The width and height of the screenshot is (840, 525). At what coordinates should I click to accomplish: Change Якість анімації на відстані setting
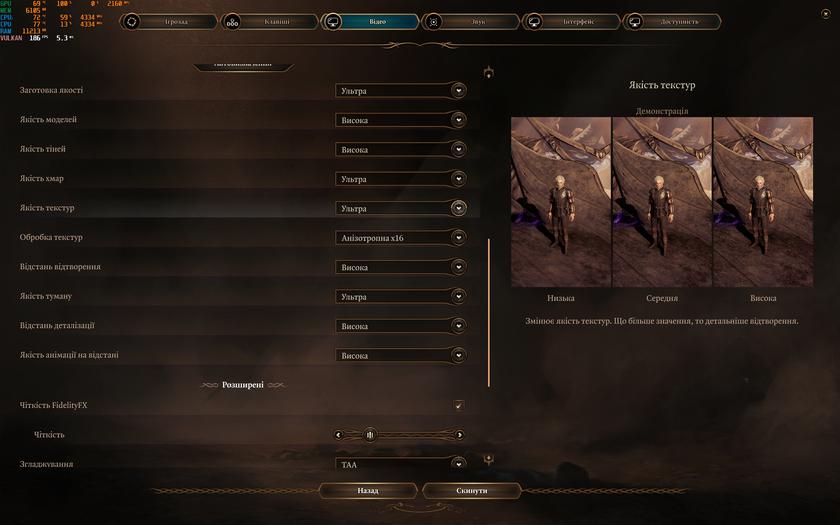point(401,355)
